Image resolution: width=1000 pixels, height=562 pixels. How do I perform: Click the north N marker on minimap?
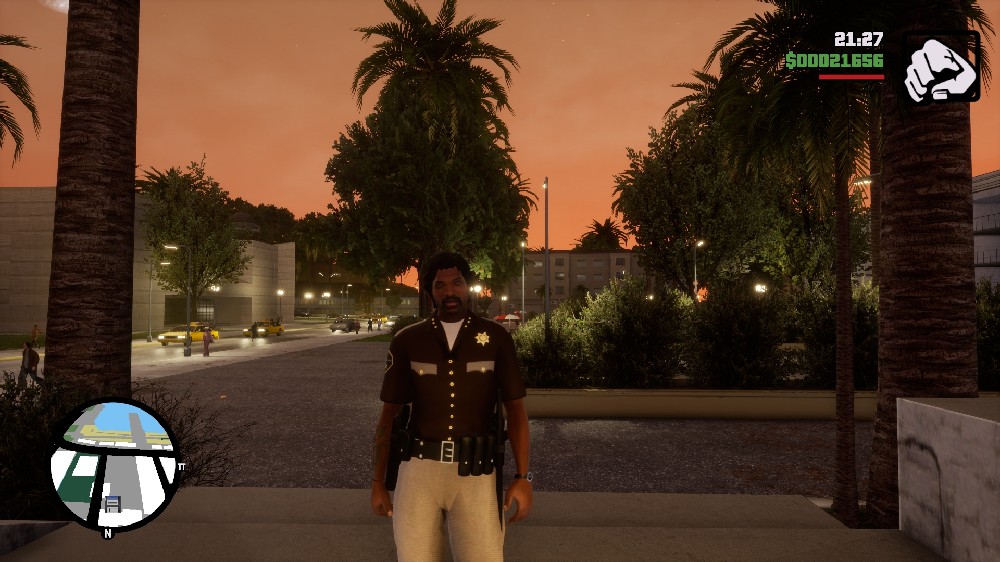[x=107, y=533]
